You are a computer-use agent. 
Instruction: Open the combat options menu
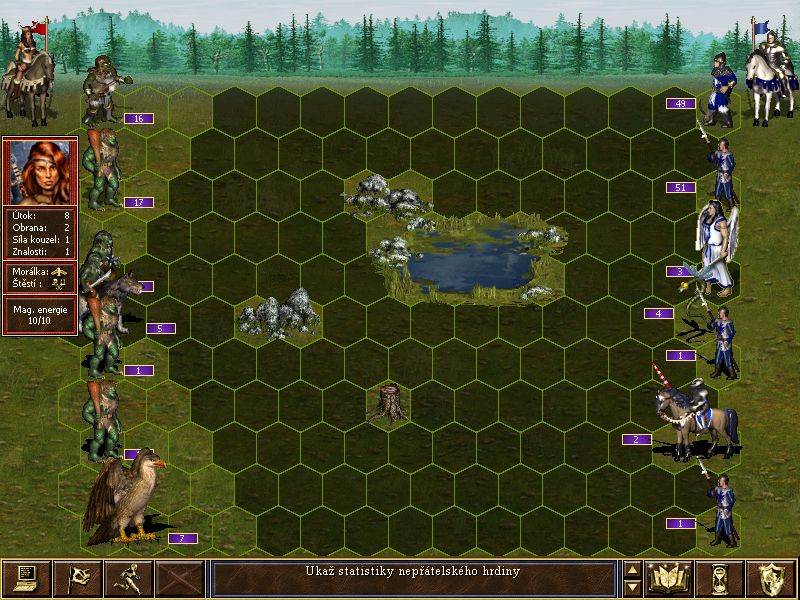pos(26,578)
